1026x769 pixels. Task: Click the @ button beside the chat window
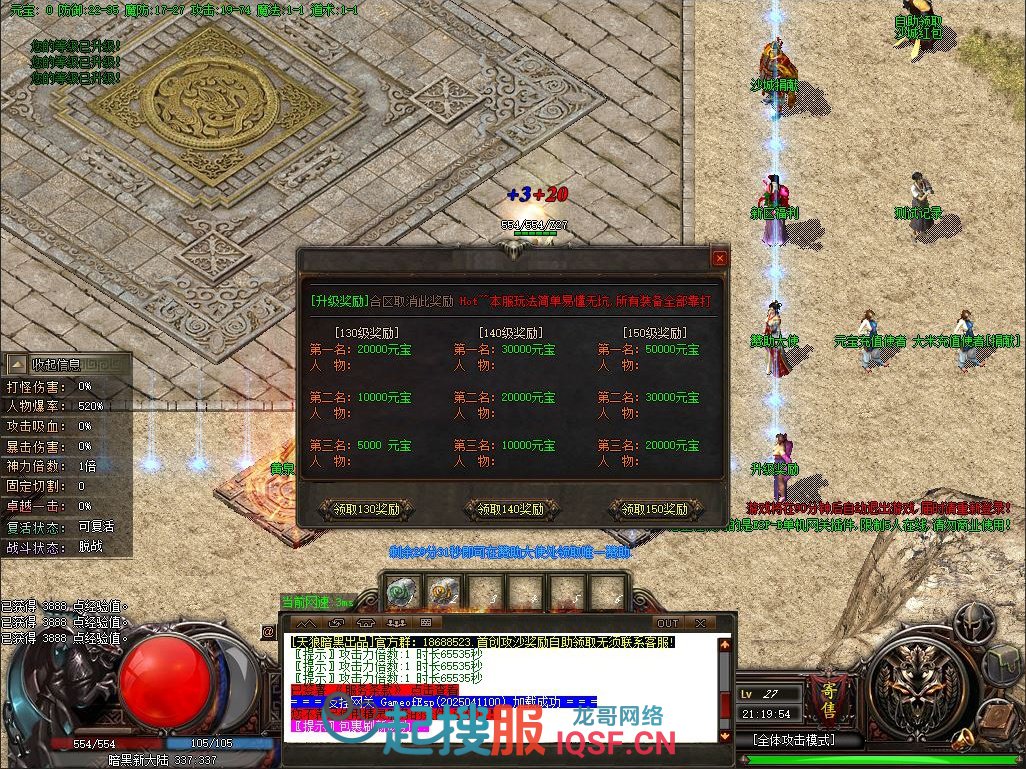[x=268, y=632]
